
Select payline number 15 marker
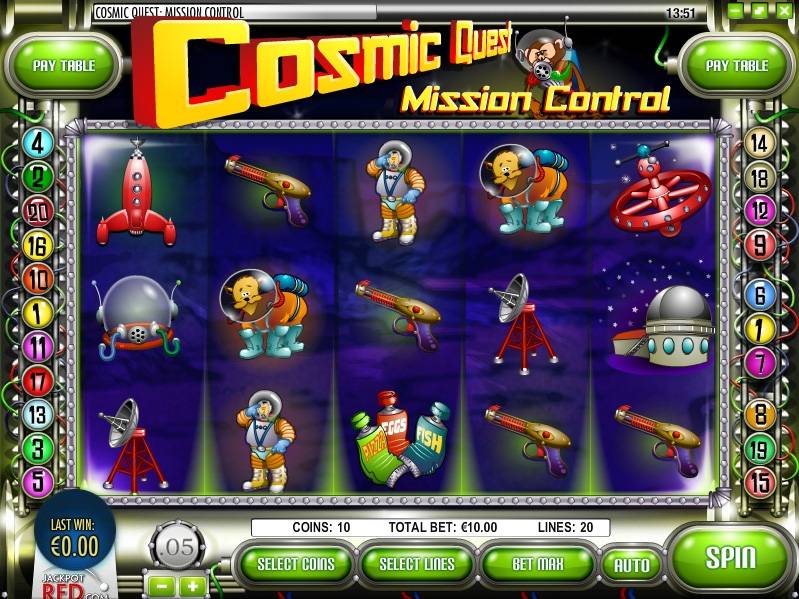(760, 482)
